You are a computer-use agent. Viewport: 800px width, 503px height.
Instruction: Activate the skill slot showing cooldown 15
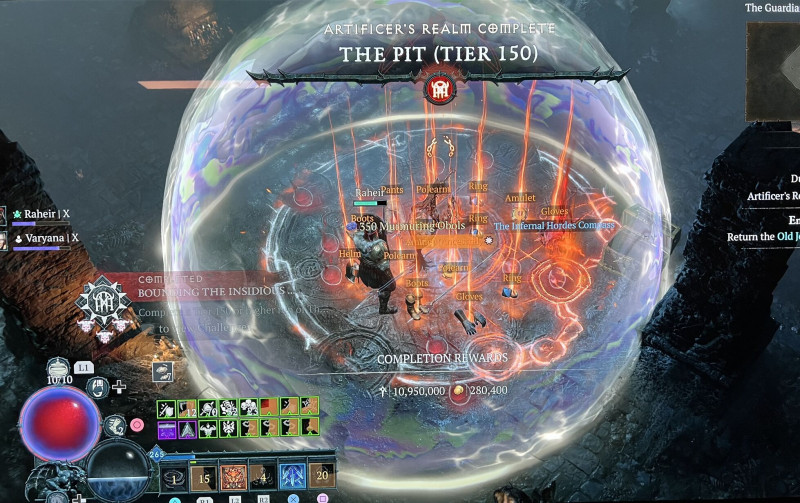point(203,475)
